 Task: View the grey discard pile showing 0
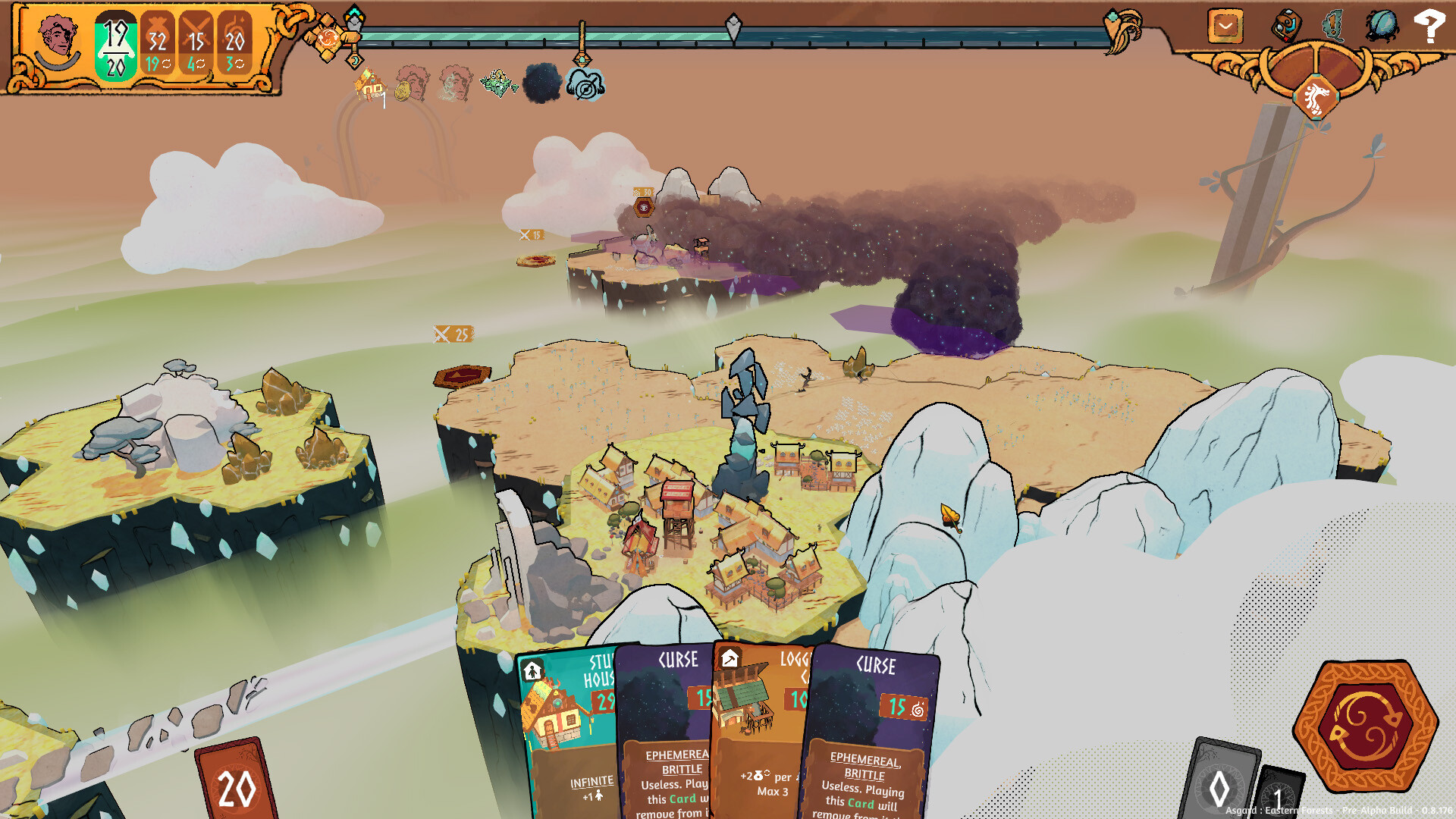pyautogui.click(x=1219, y=785)
